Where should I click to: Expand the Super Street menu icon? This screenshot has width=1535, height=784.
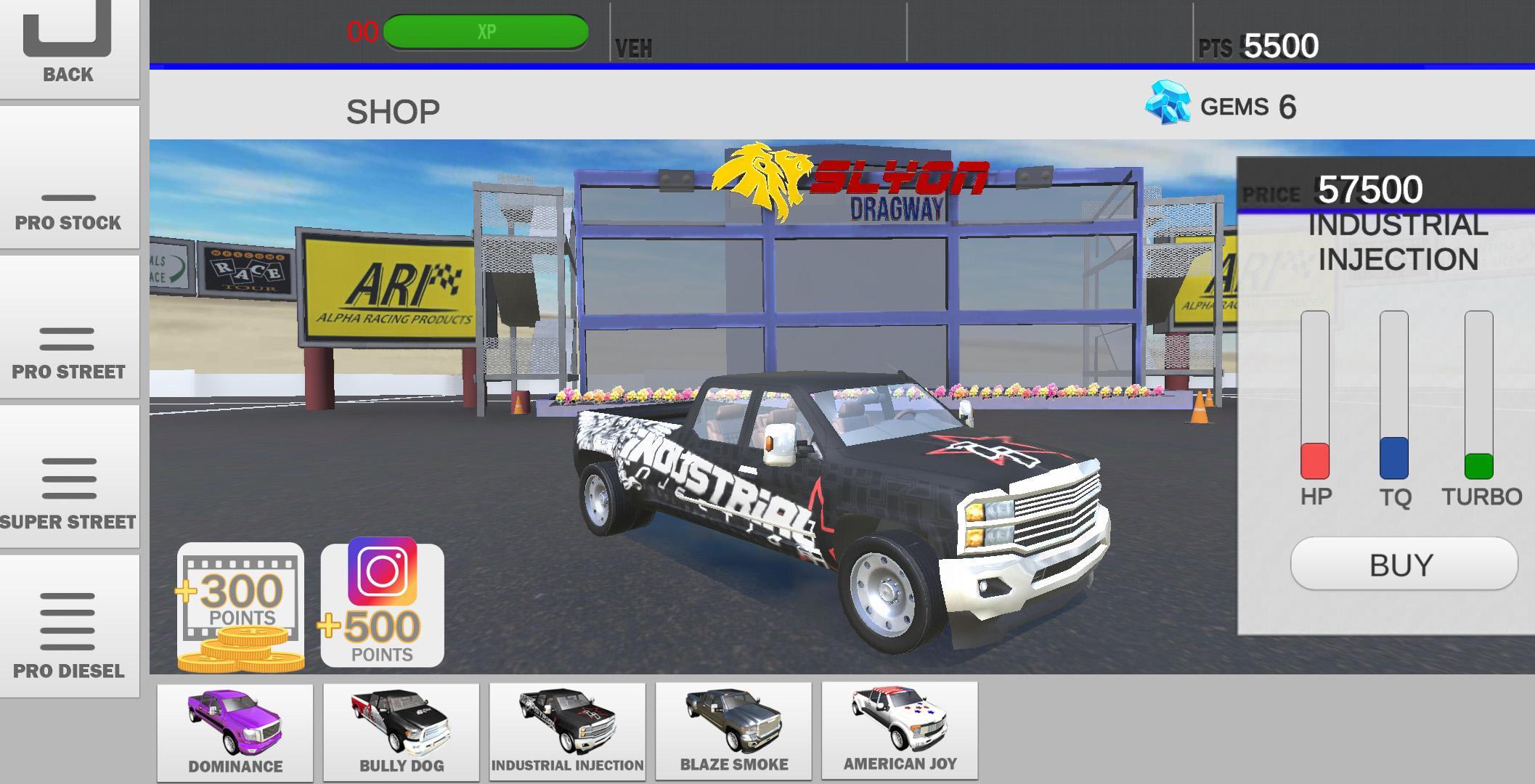point(69,479)
